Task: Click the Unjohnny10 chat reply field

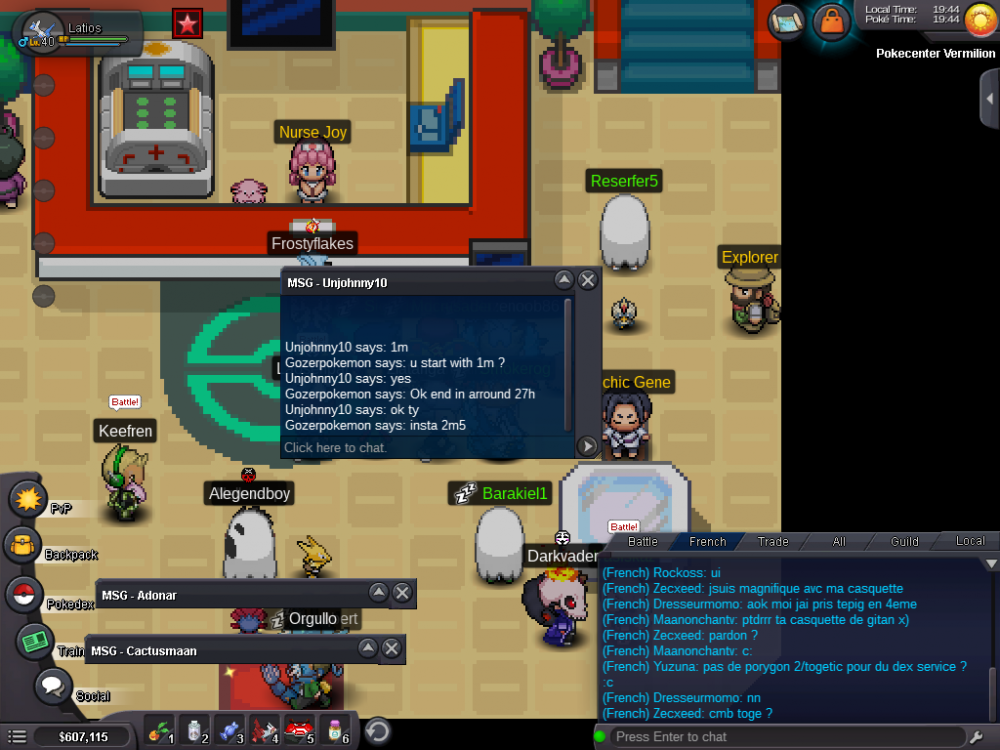Action: pyautogui.click(x=425, y=447)
